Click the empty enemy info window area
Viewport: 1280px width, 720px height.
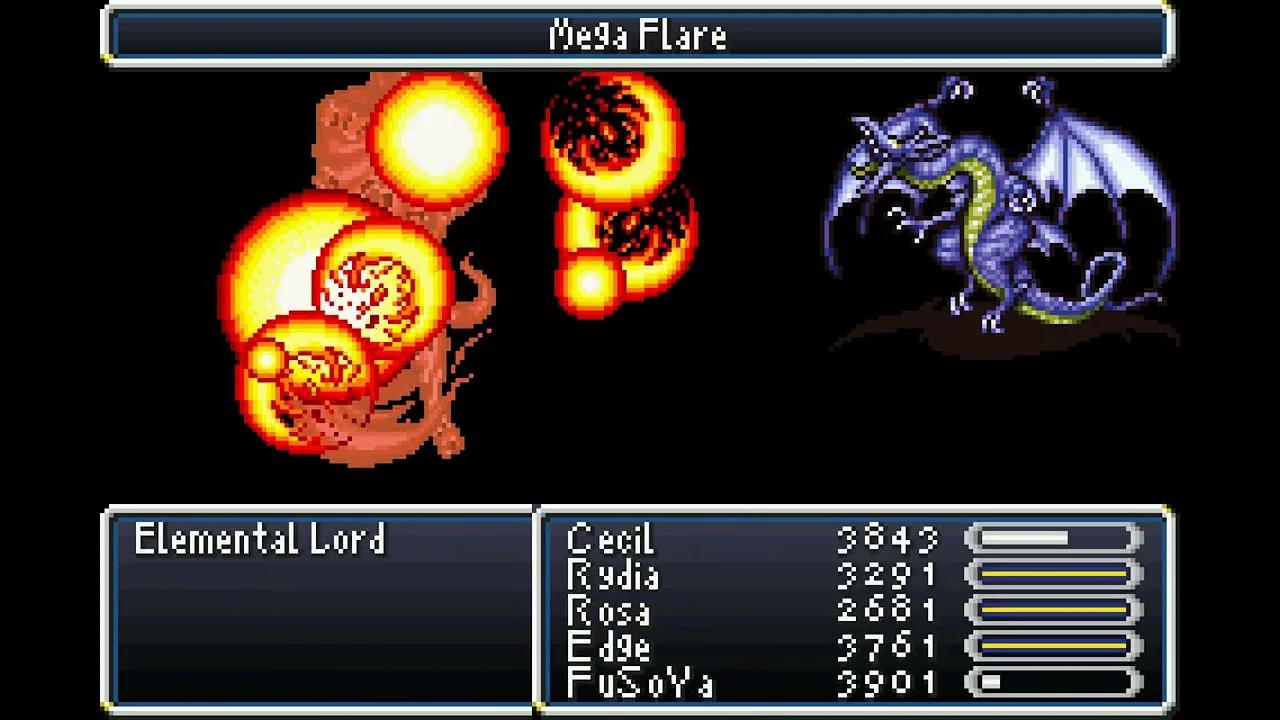tap(320, 630)
